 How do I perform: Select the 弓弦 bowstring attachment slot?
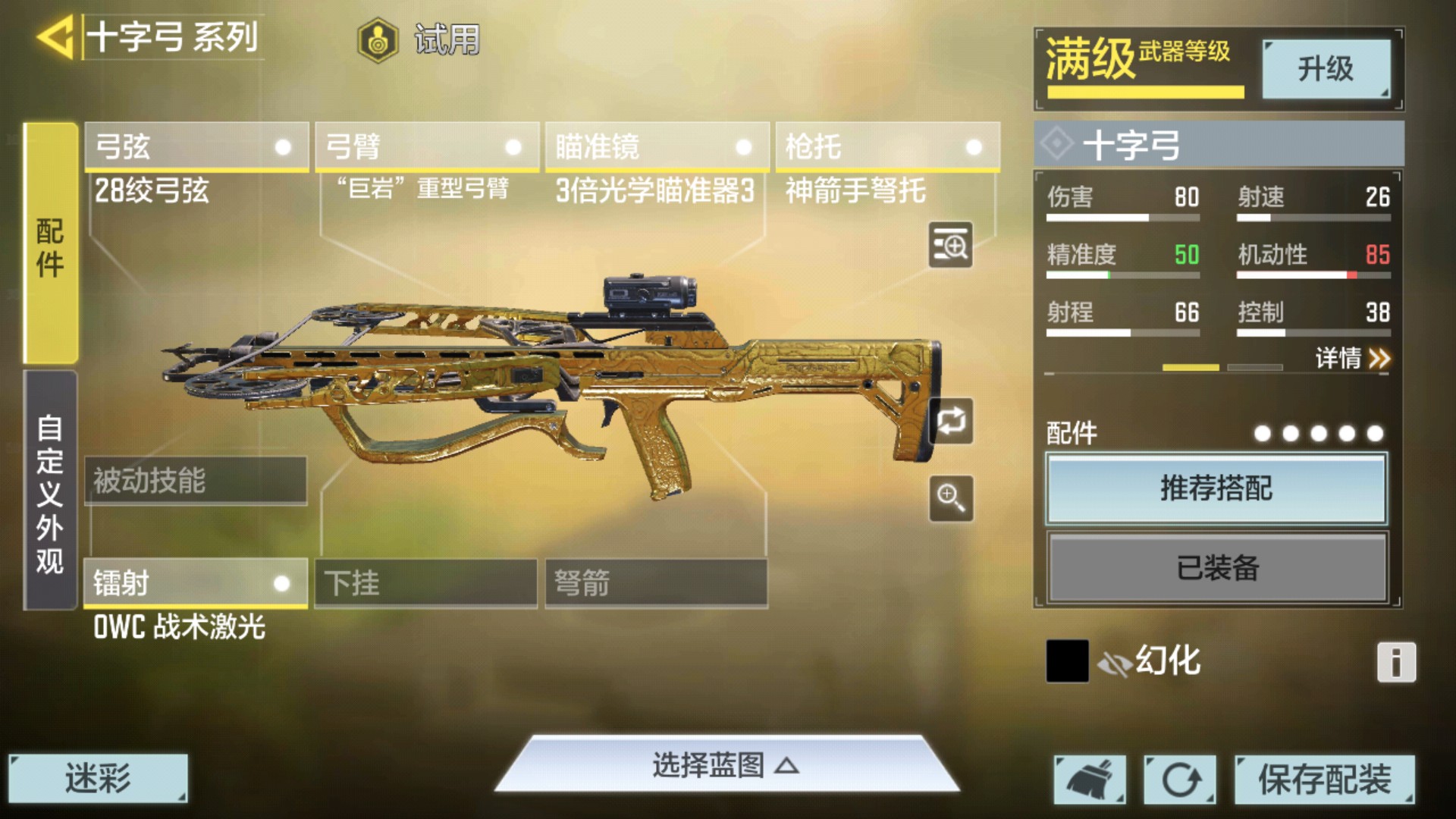(196, 147)
